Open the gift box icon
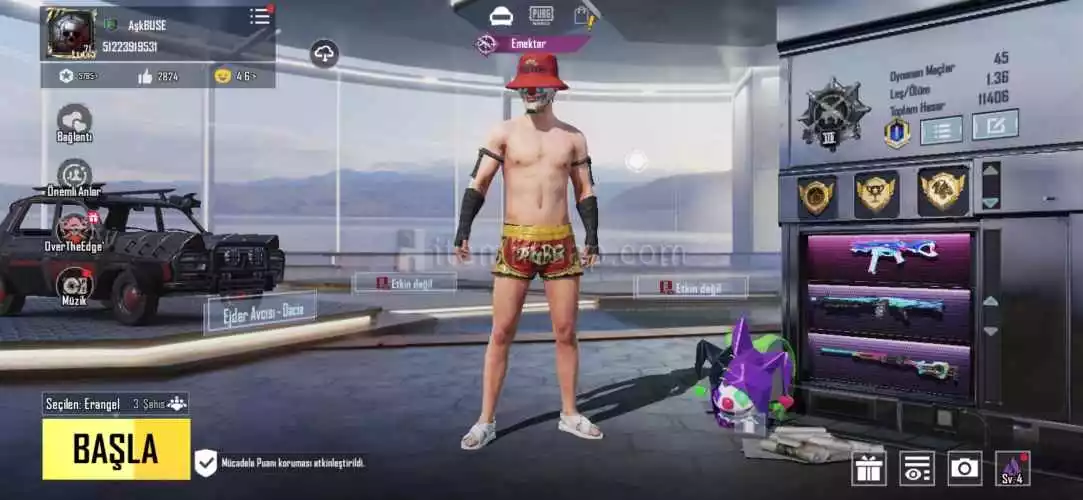1083x500 pixels. click(868, 467)
